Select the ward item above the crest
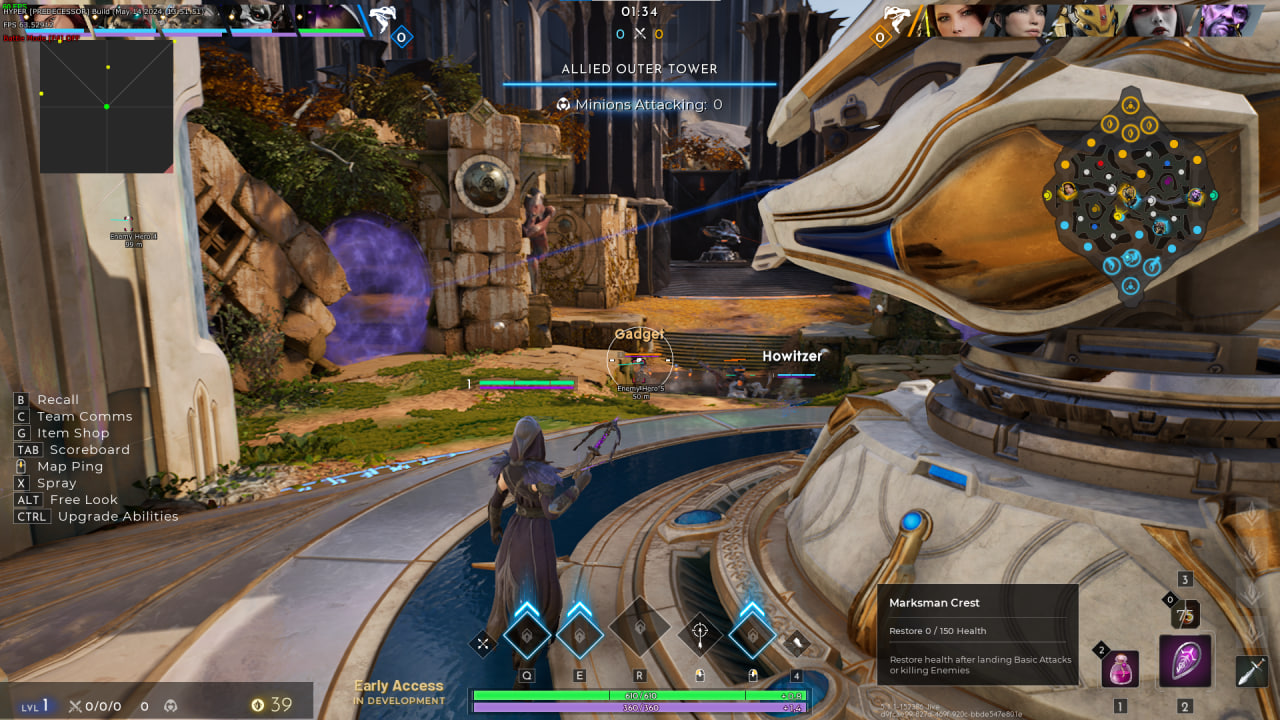The width and height of the screenshot is (1280, 720). coord(1185,613)
